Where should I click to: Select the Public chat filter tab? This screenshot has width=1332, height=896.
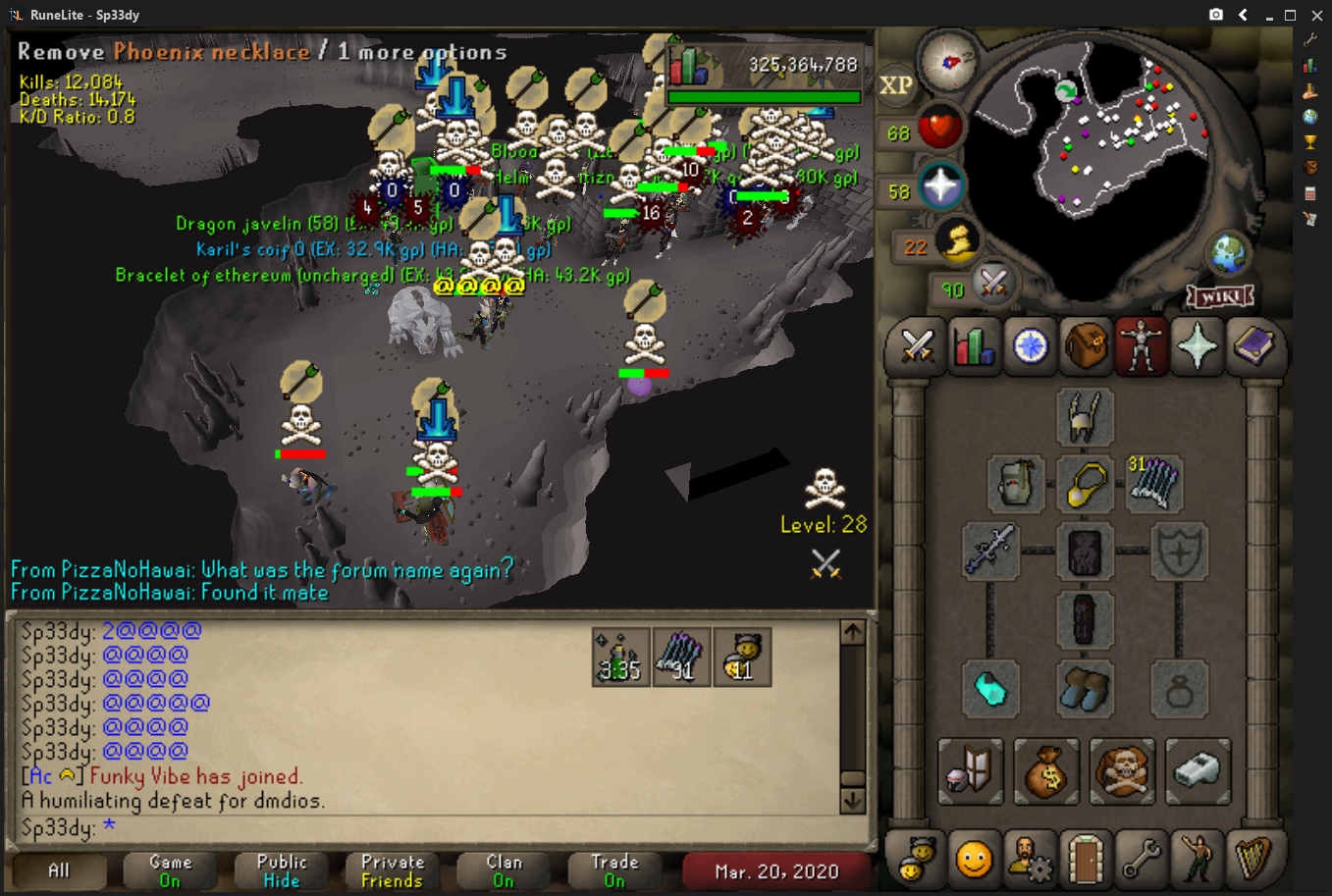(x=282, y=870)
